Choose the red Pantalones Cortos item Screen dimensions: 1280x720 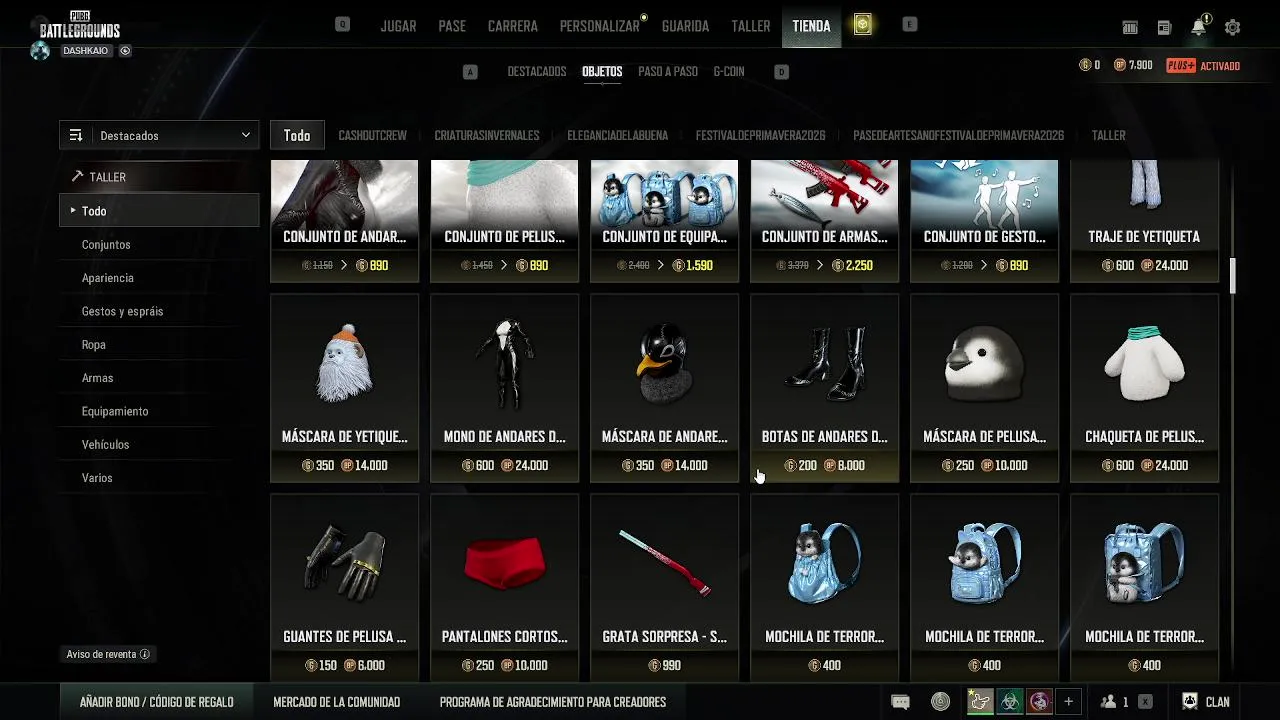coord(504,588)
